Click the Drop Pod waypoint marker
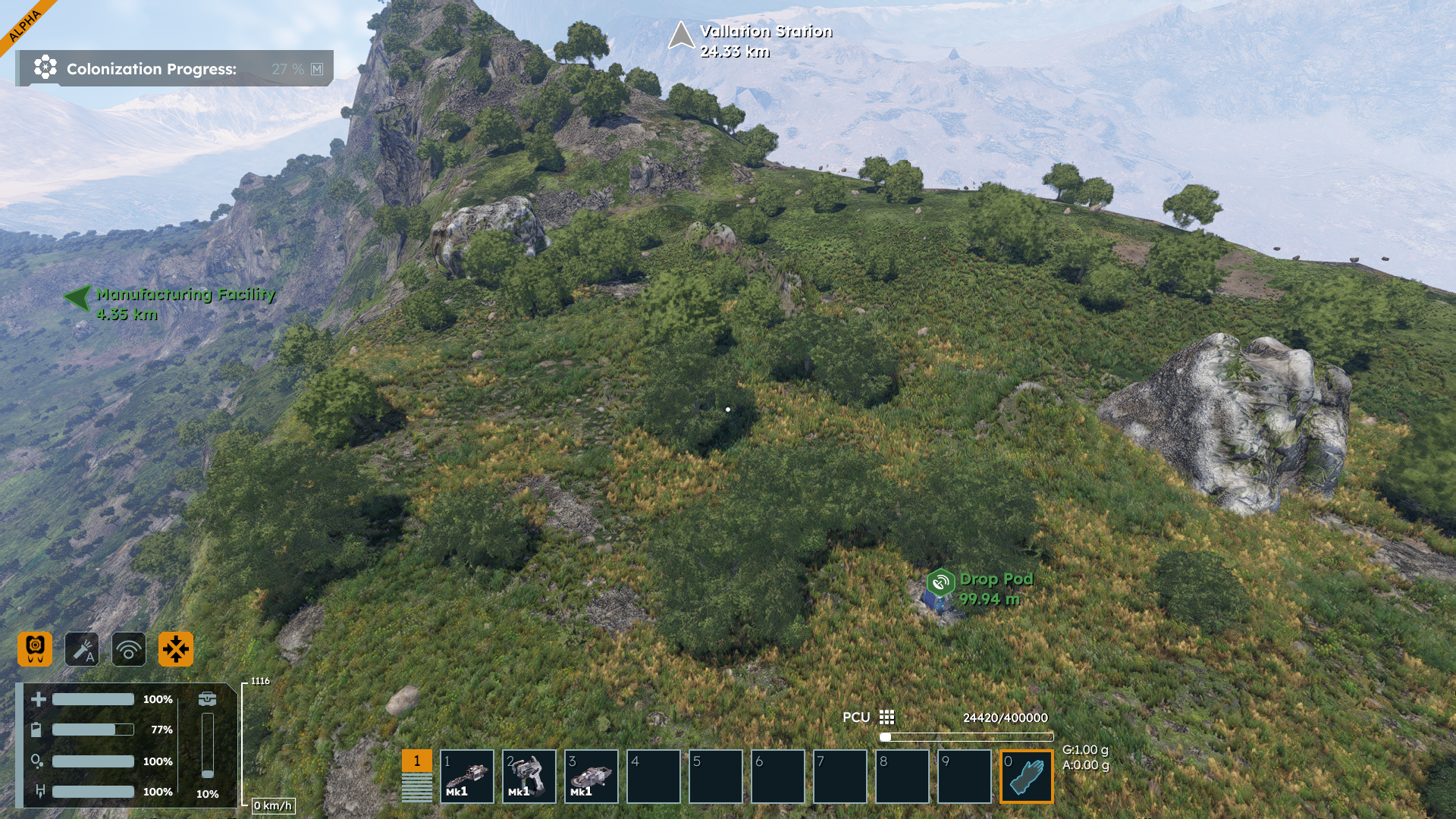Image resolution: width=1456 pixels, height=819 pixels. coord(940,583)
